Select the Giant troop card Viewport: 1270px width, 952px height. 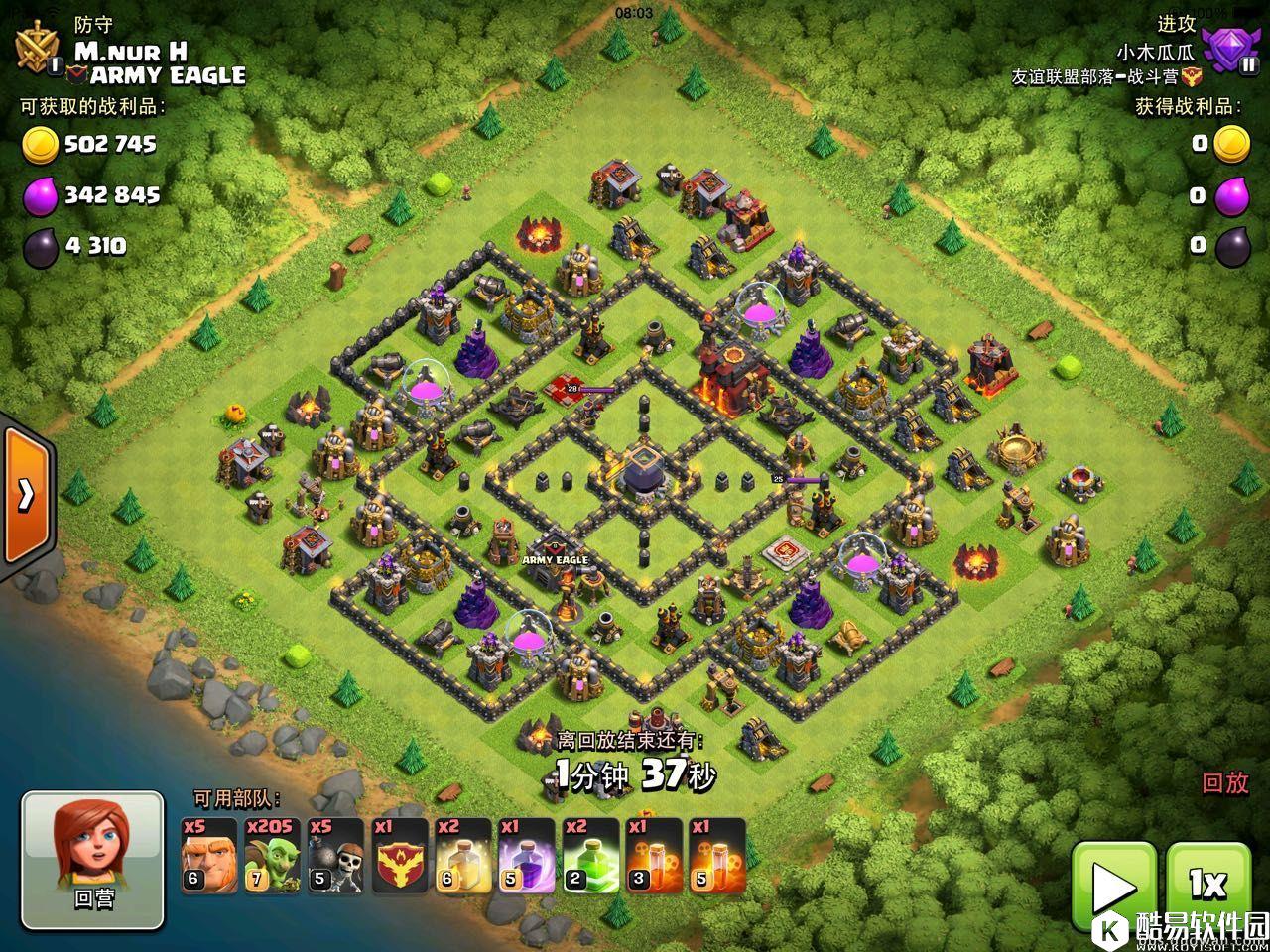[208, 855]
